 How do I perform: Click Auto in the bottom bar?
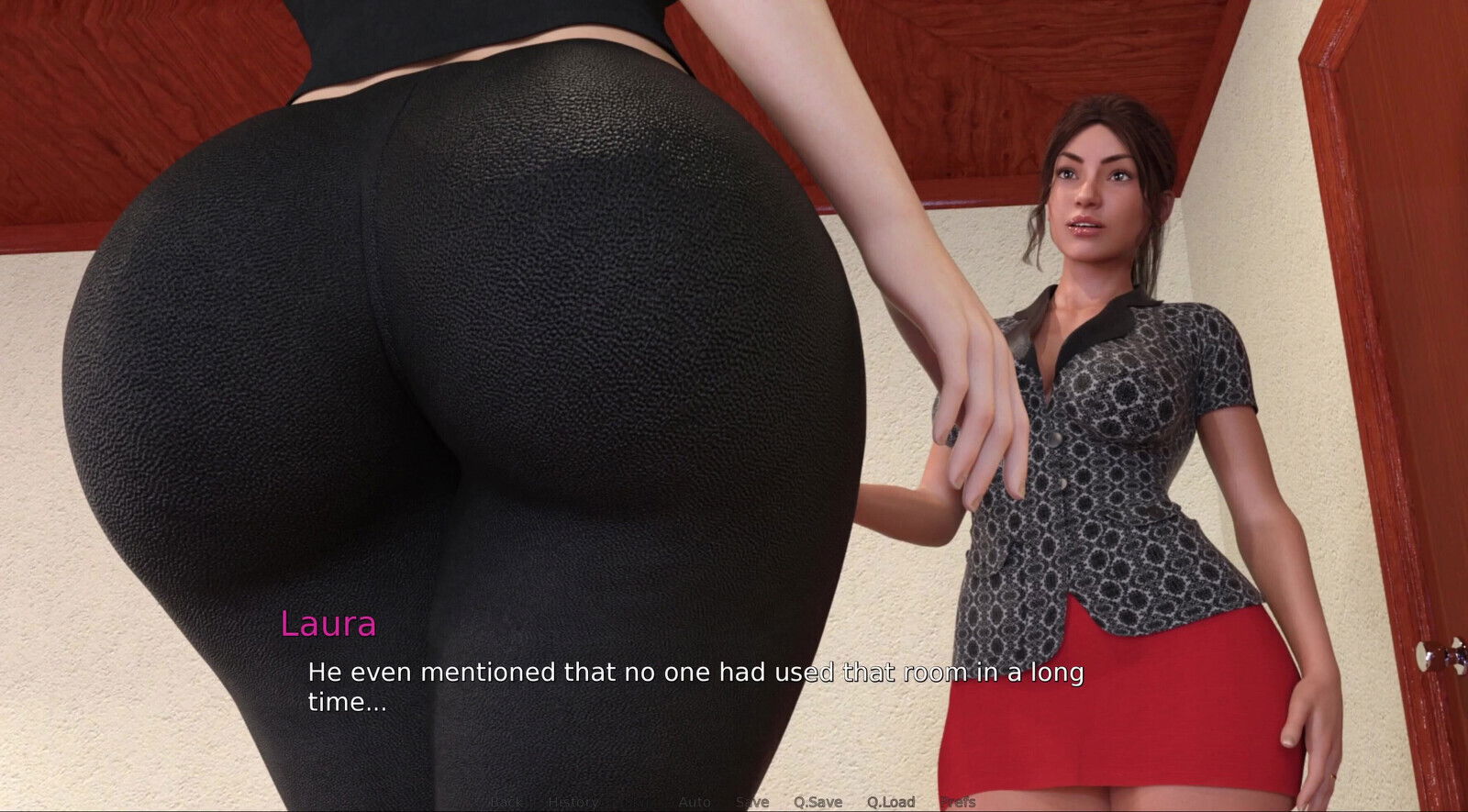(x=695, y=800)
